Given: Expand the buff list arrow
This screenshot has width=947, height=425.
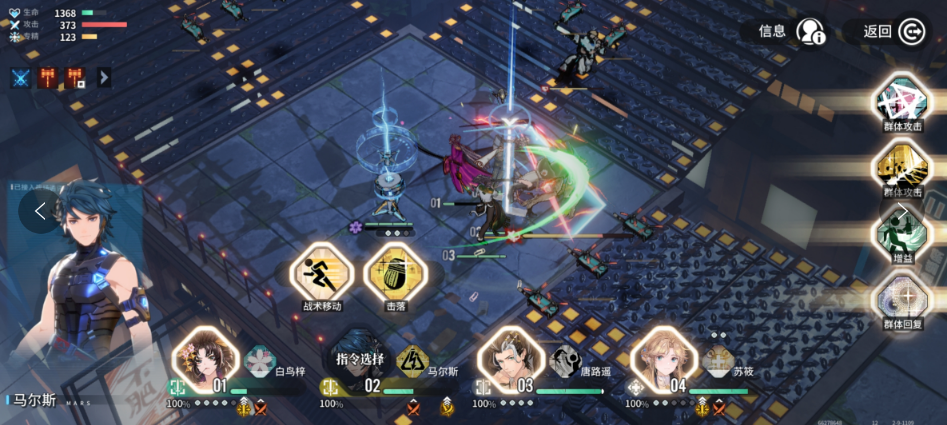Looking at the screenshot, I should 104,77.
